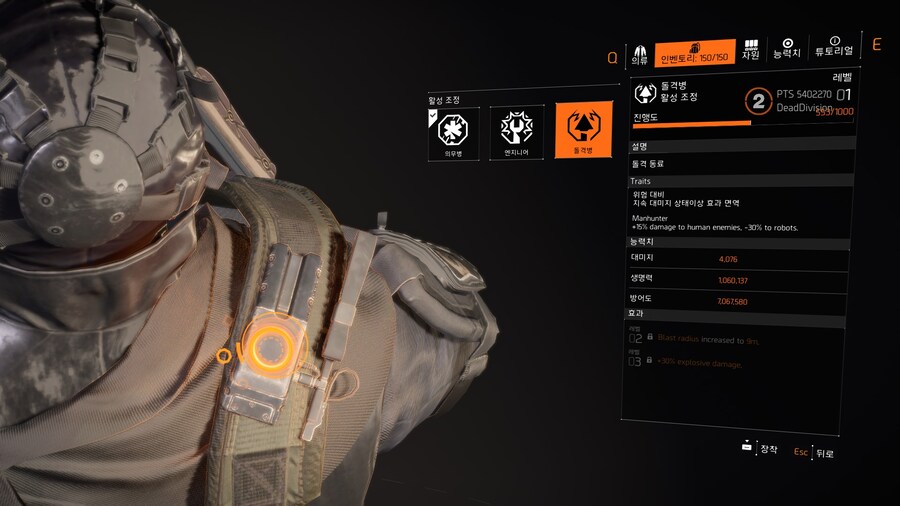Viewport: 900px width, 506px height.
Task: Open the 의류 apparel tab
Action: (639, 52)
